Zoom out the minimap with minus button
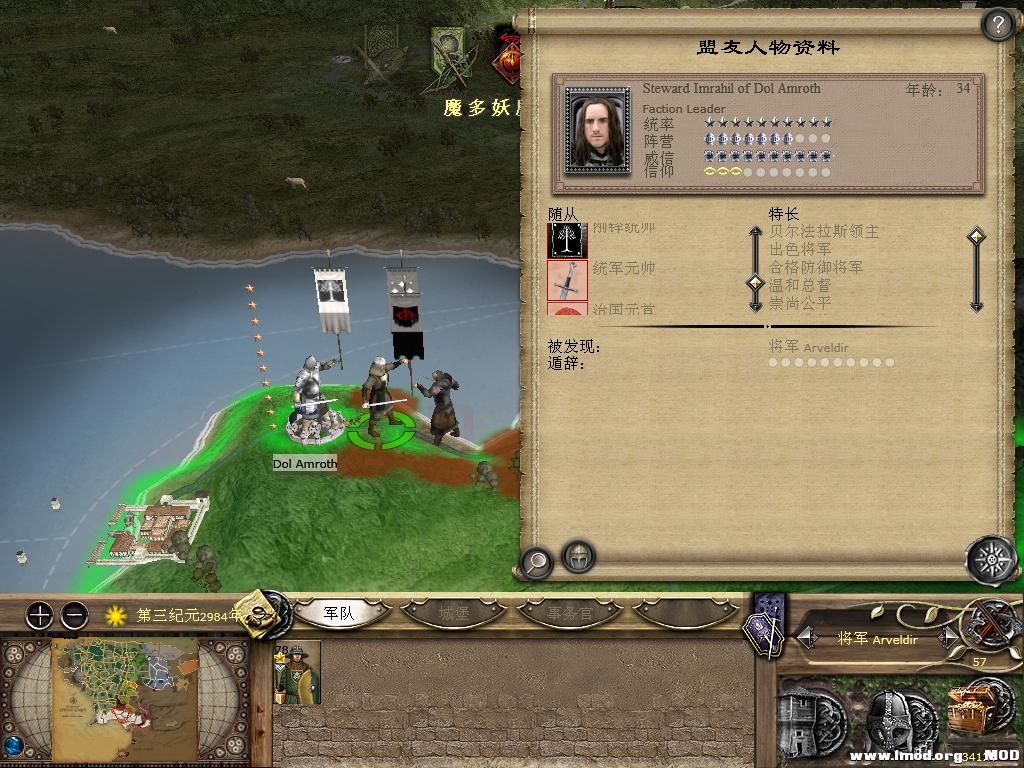This screenshot has height=768, width=1024. tap(75, 615)
